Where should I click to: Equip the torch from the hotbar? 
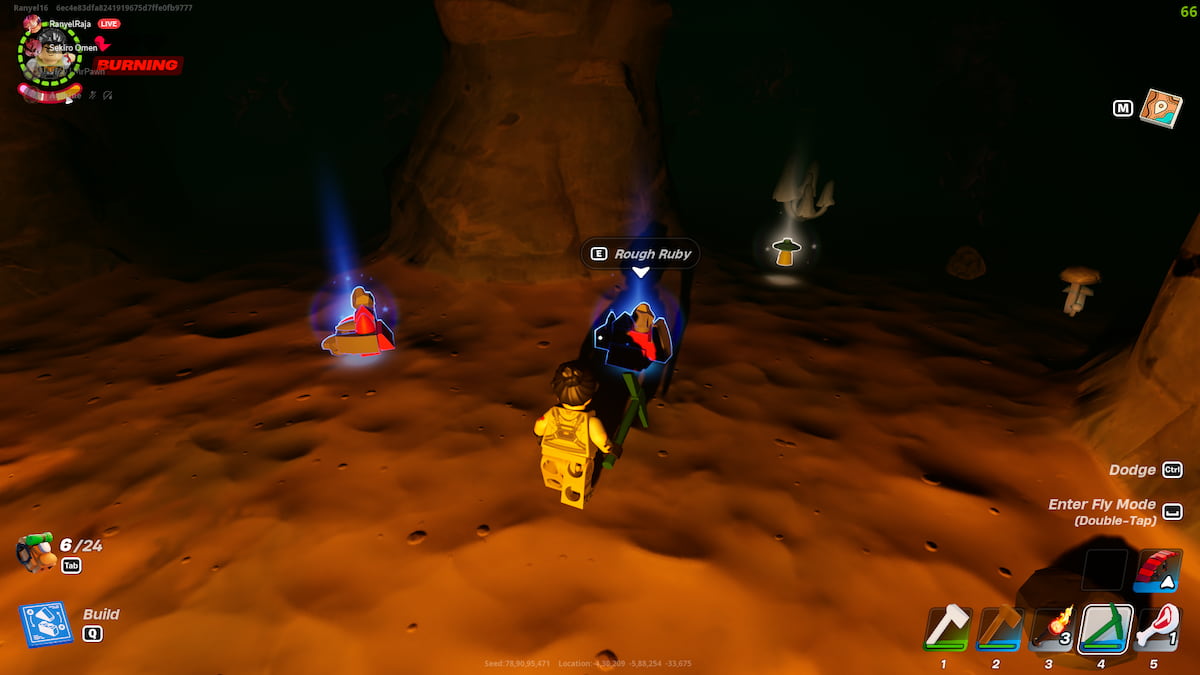tap(1052, 628)
